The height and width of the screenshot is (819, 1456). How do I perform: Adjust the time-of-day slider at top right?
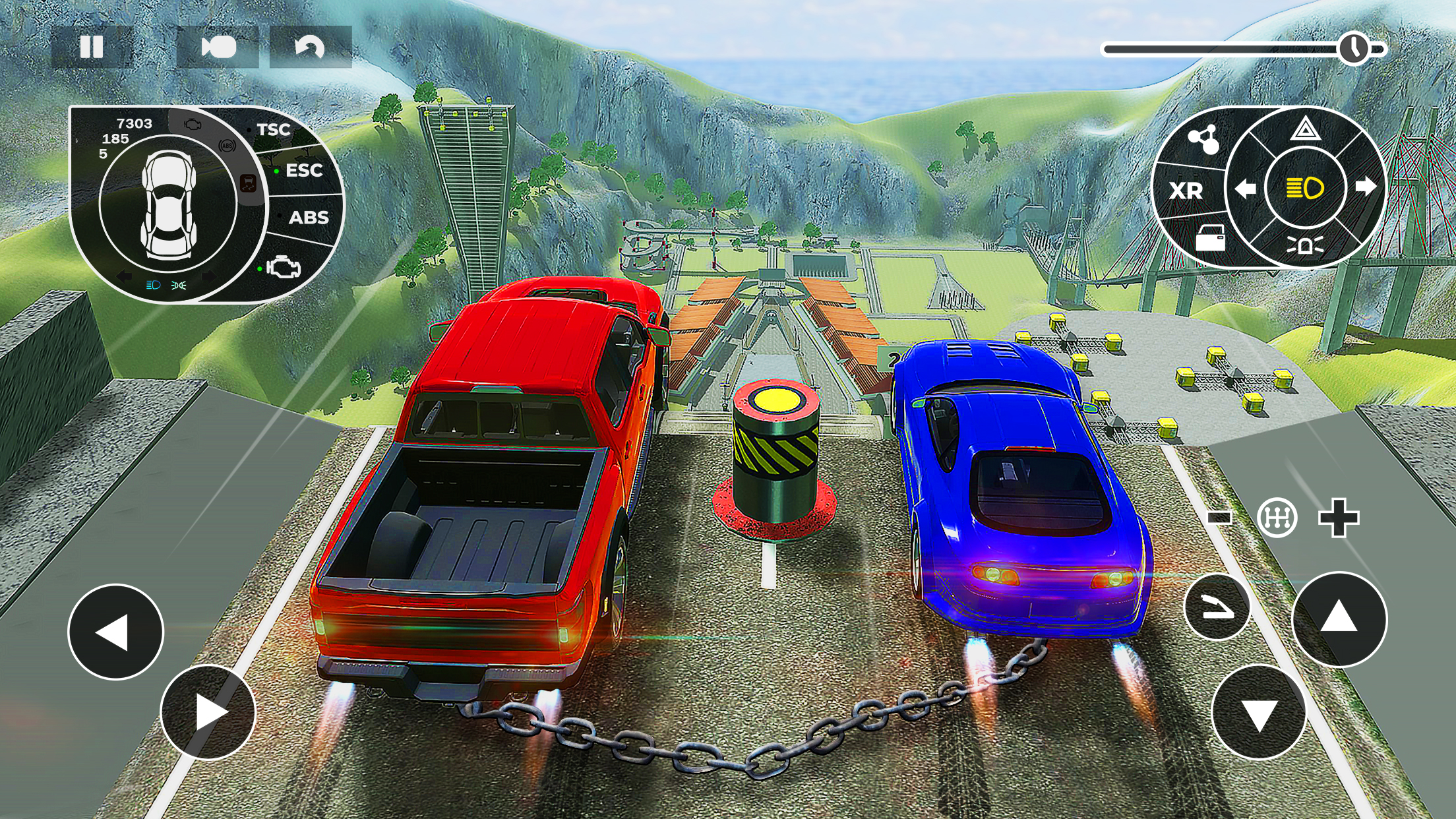1355,47
